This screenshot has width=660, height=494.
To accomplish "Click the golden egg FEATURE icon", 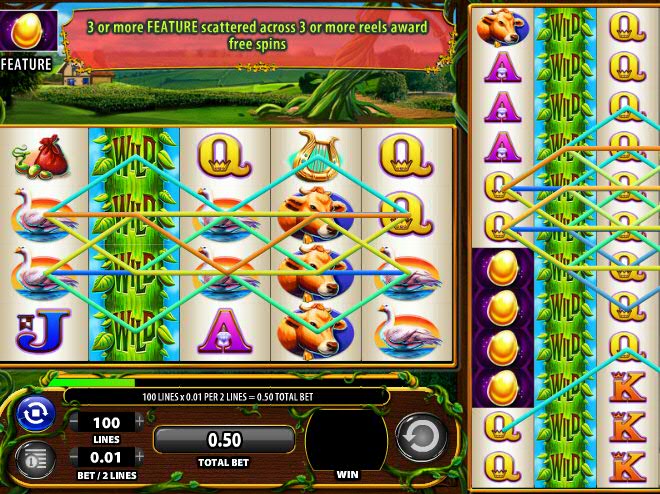I will [x=25, y=33].
